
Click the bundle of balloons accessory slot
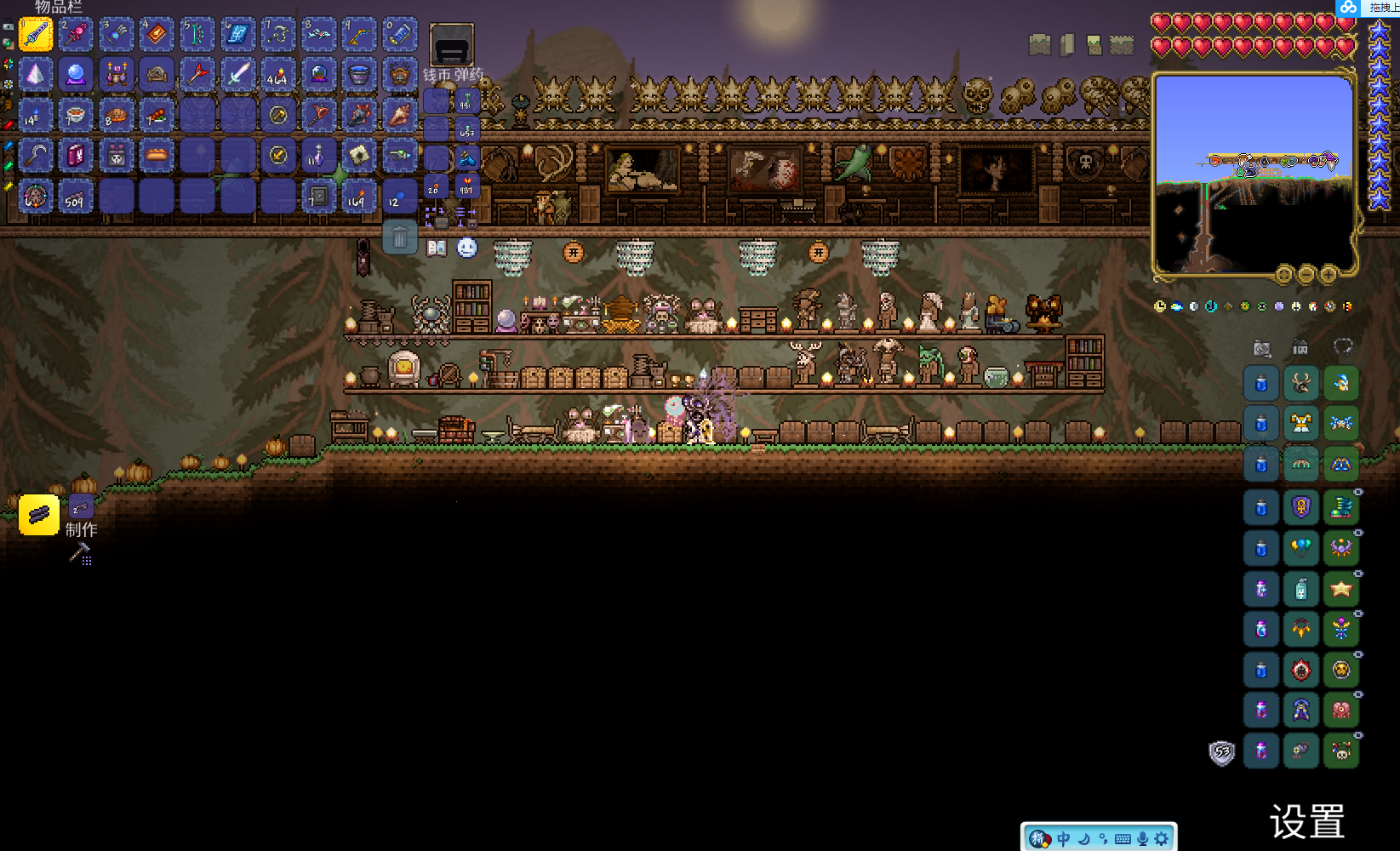coord(1300,548)
